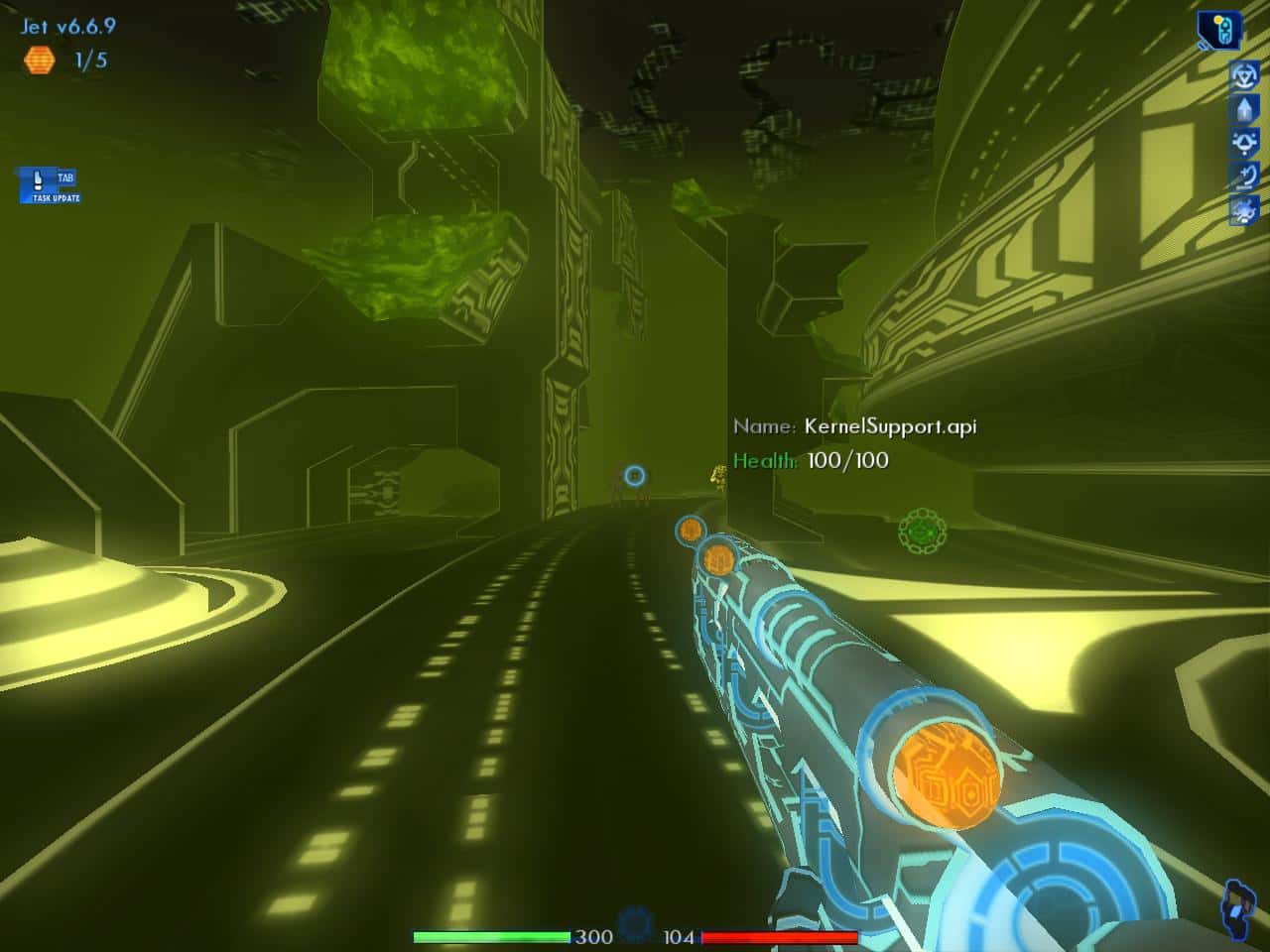Image resolution: width=1270 pixels, height=952 pixels.
Task: Select the first ability icon in the right sidebar
Action: (x=1245, y=76)
